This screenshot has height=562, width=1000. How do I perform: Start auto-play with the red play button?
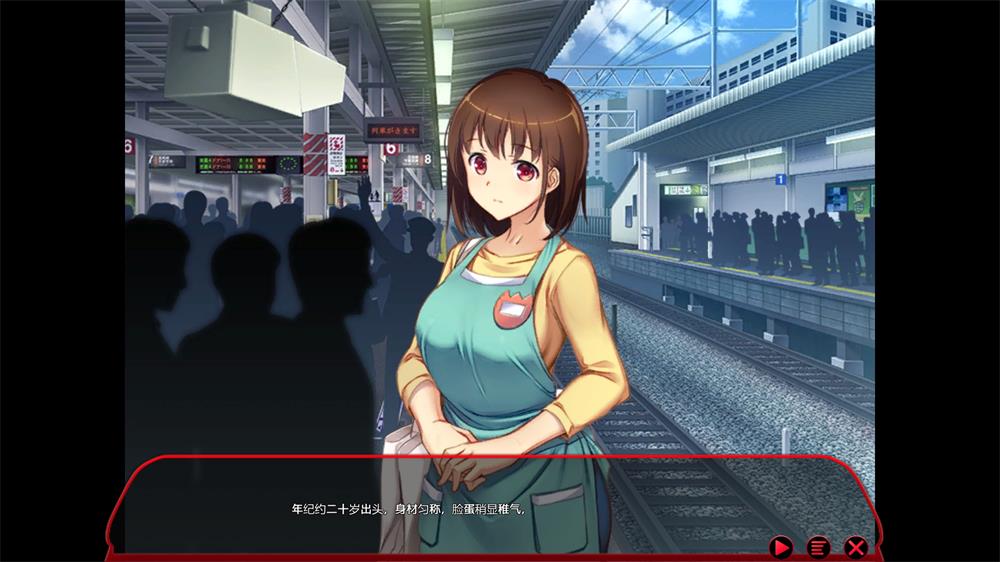pyautogui.click(x=781, y=547)
